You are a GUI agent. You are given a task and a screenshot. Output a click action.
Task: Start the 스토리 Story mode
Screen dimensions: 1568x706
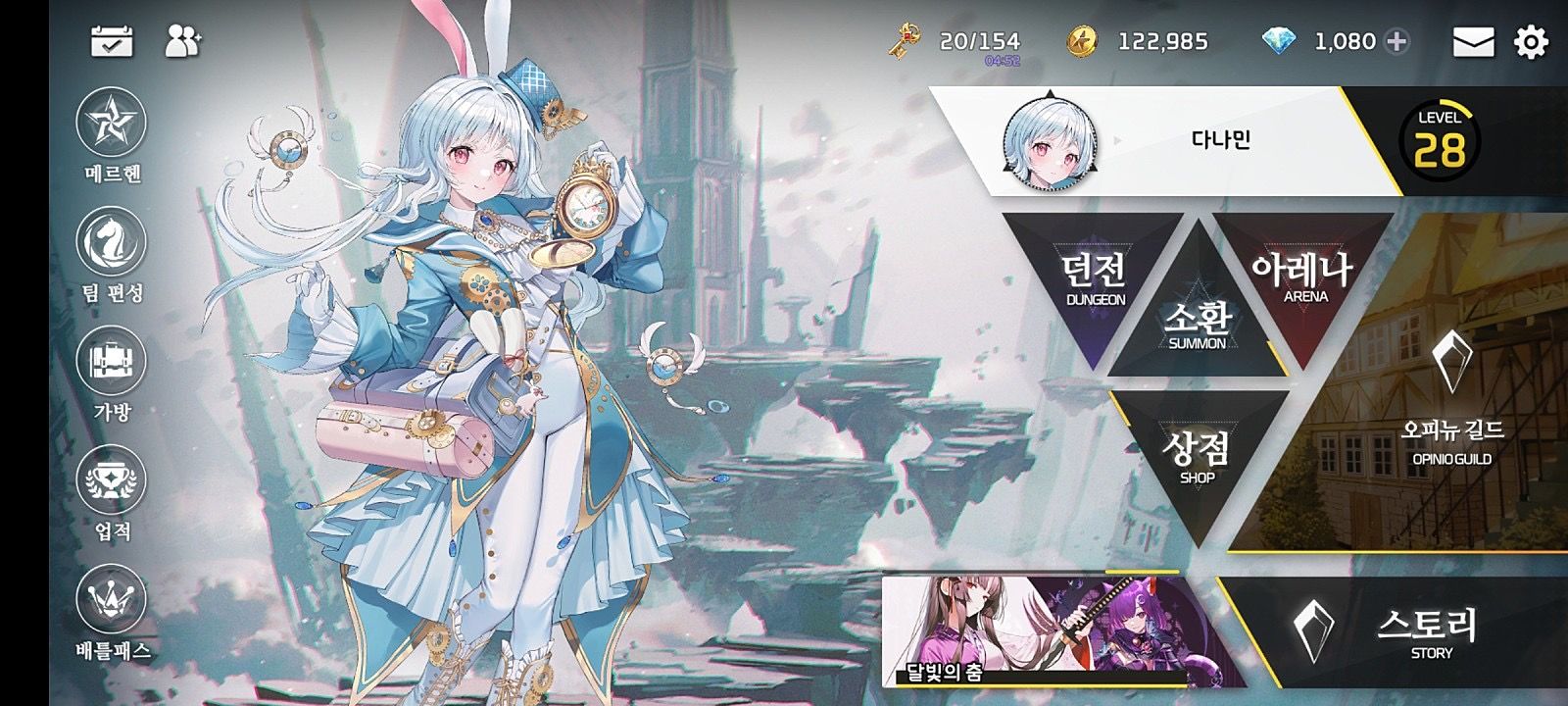(1411, 632)
